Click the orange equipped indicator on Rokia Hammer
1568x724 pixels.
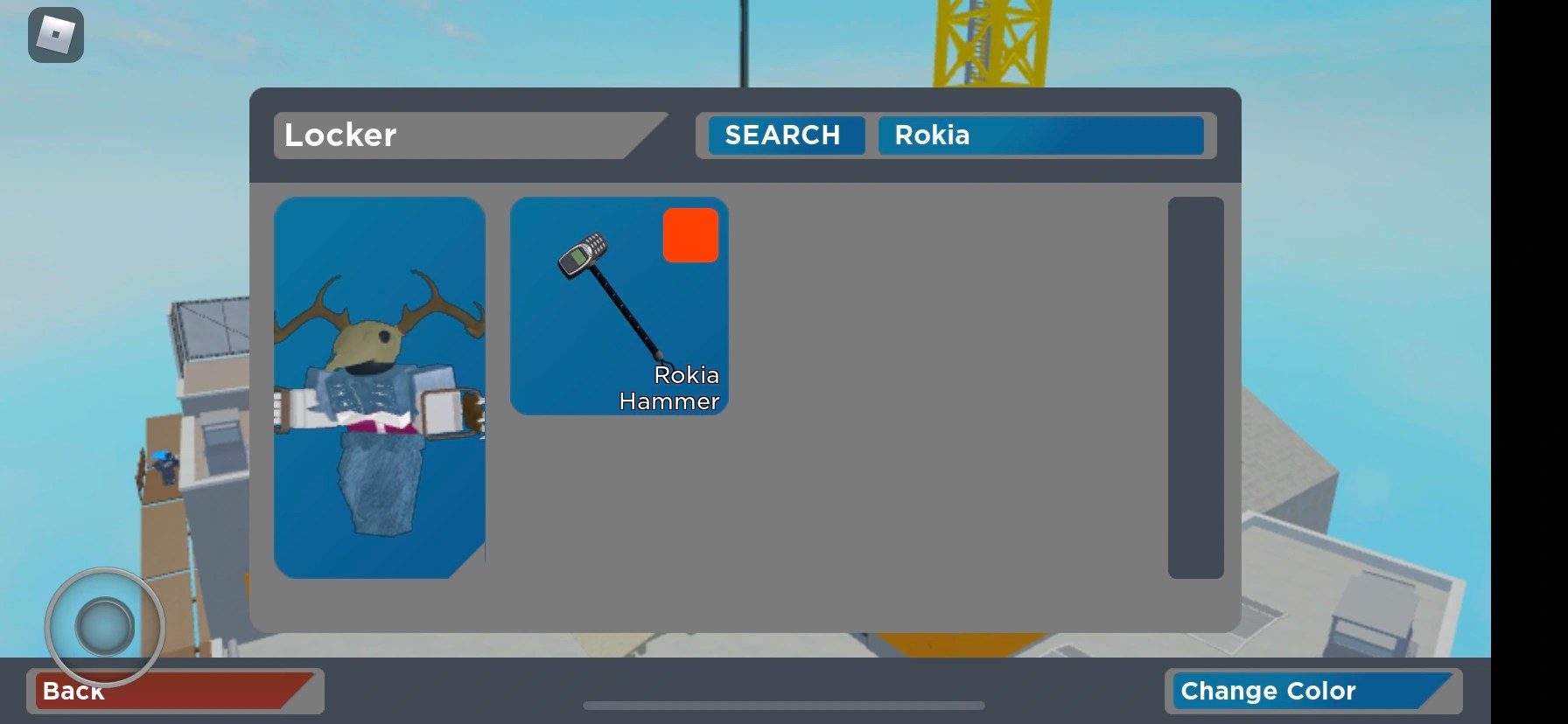pos(690,234)
